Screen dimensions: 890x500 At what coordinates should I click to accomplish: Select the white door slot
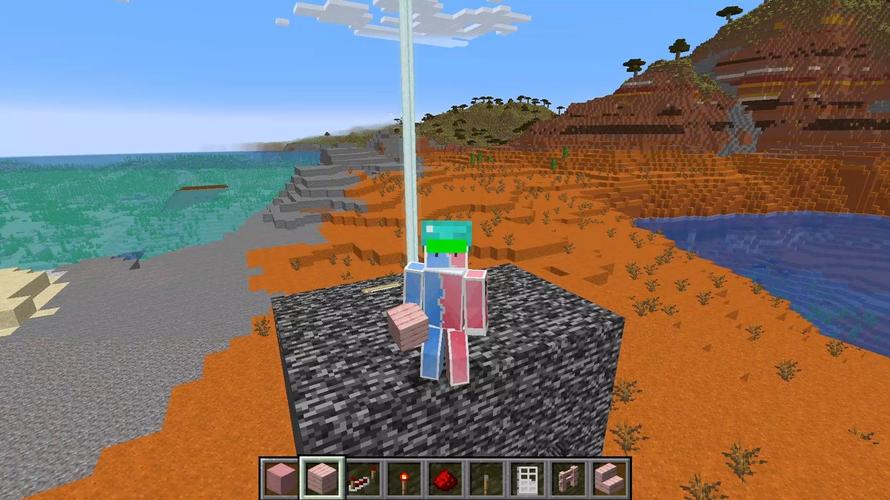pos(527,478)
